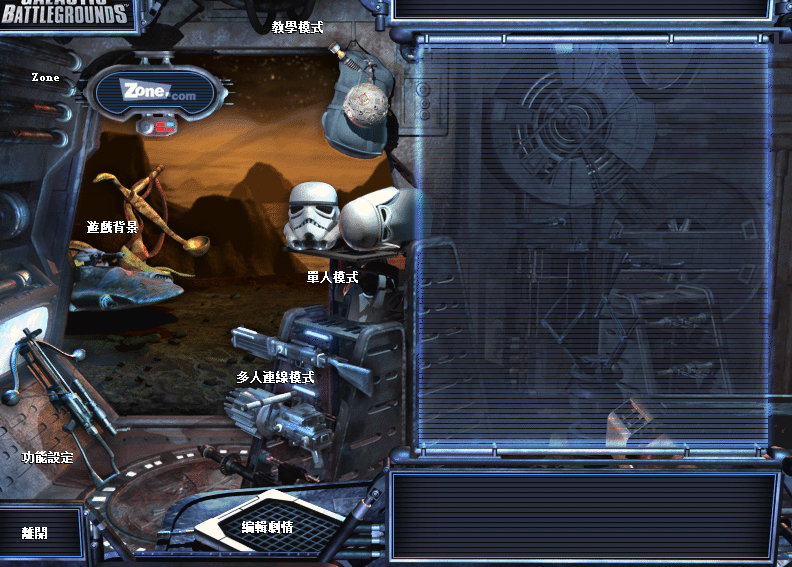
Task: Choose 多人連線模式 multiplayer mode
Action: pyautogui.click(x=275, y=377)
